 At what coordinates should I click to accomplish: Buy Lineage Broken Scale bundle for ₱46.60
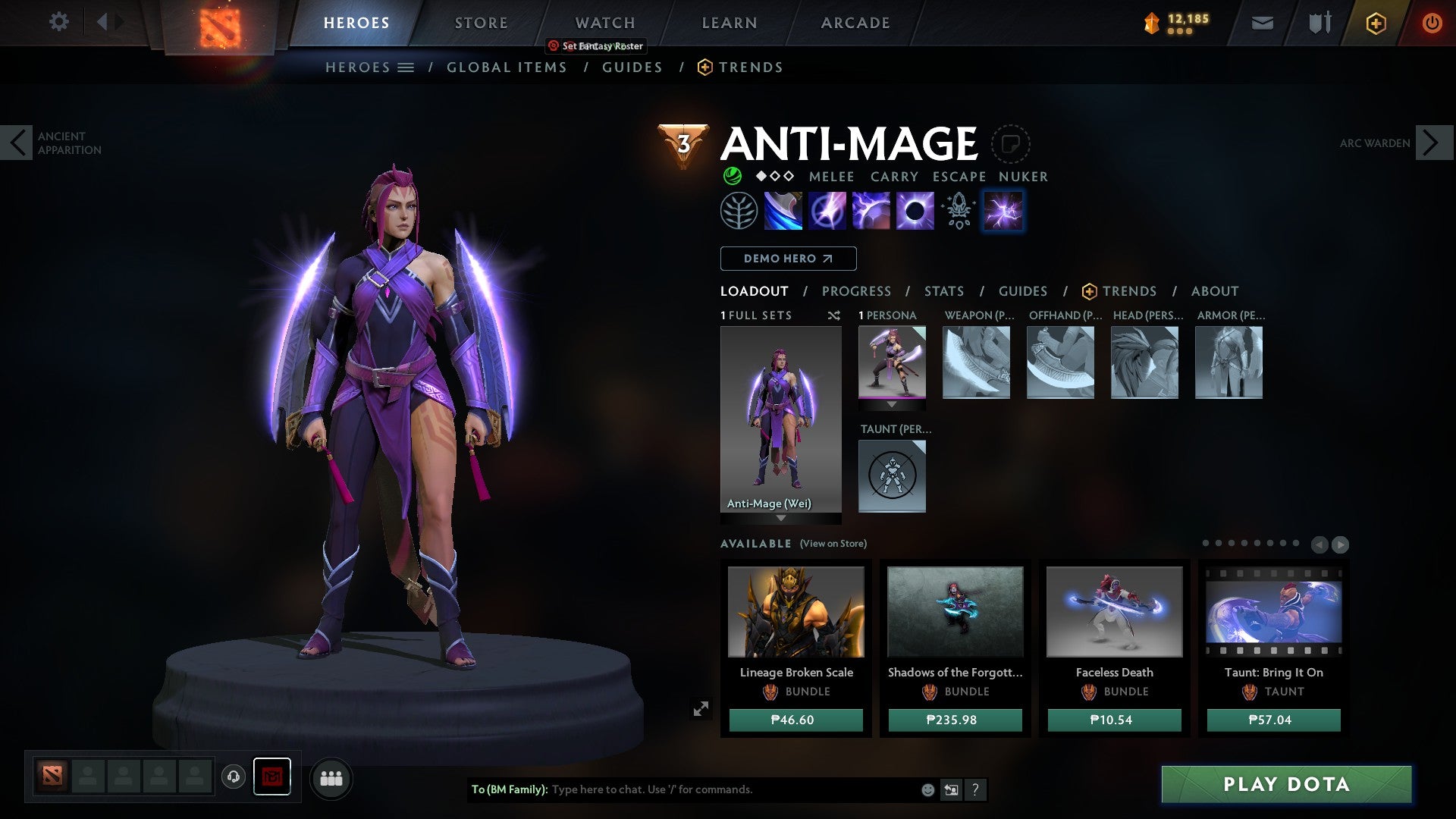tap(795, 720)
